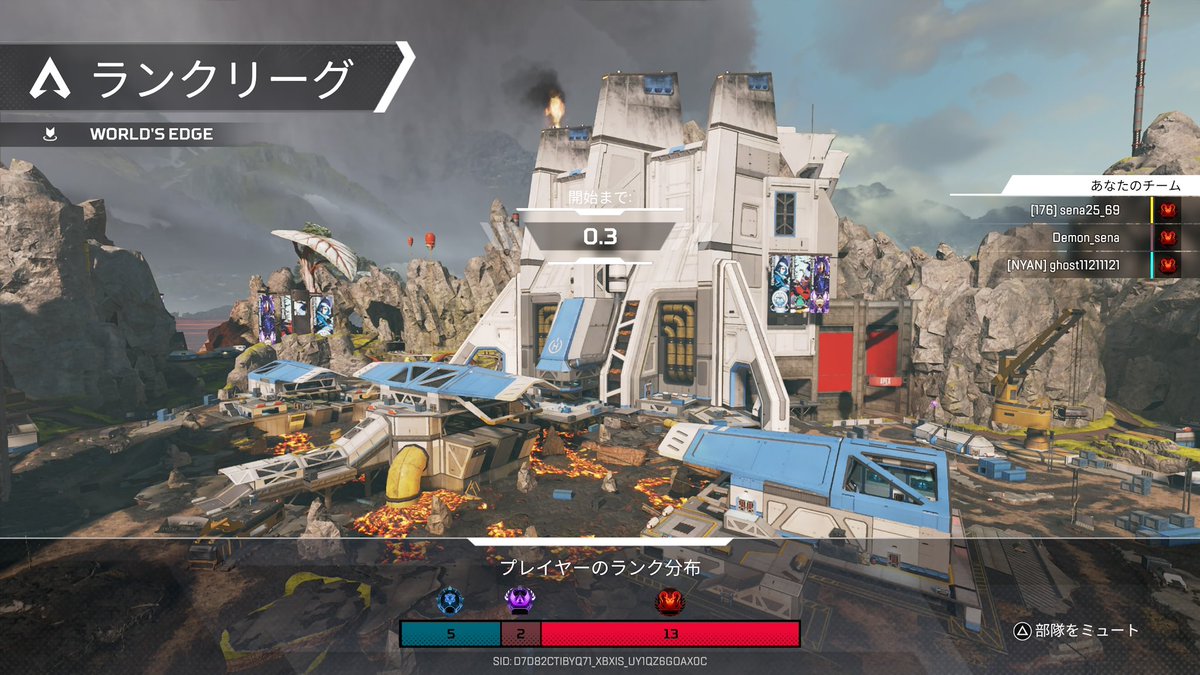Click the red rank bar segment showing 13
Screen dimensions: 1200x675
[x=670, y=634]
